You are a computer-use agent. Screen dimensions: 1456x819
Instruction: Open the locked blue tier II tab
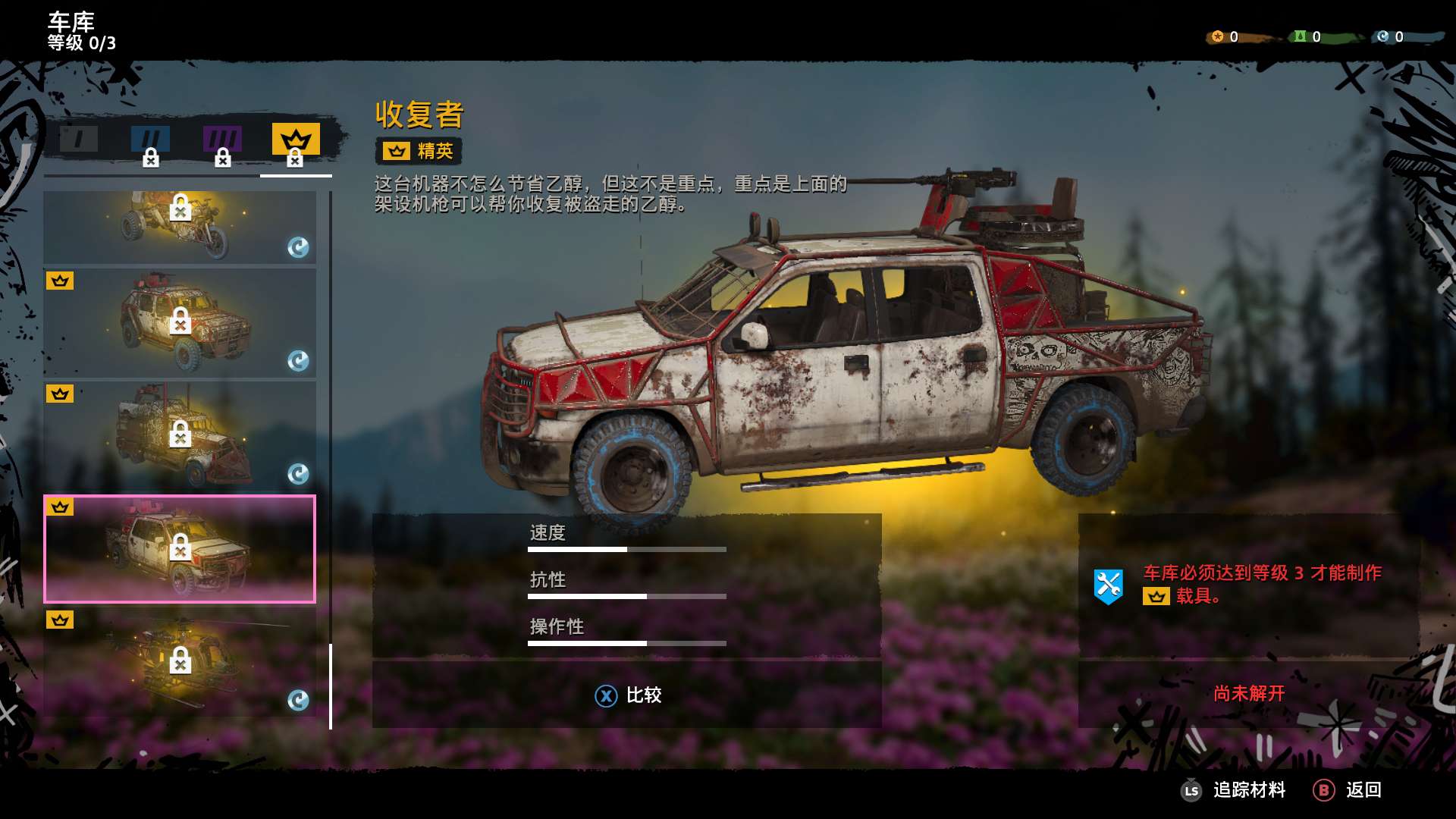pos(150,141)
